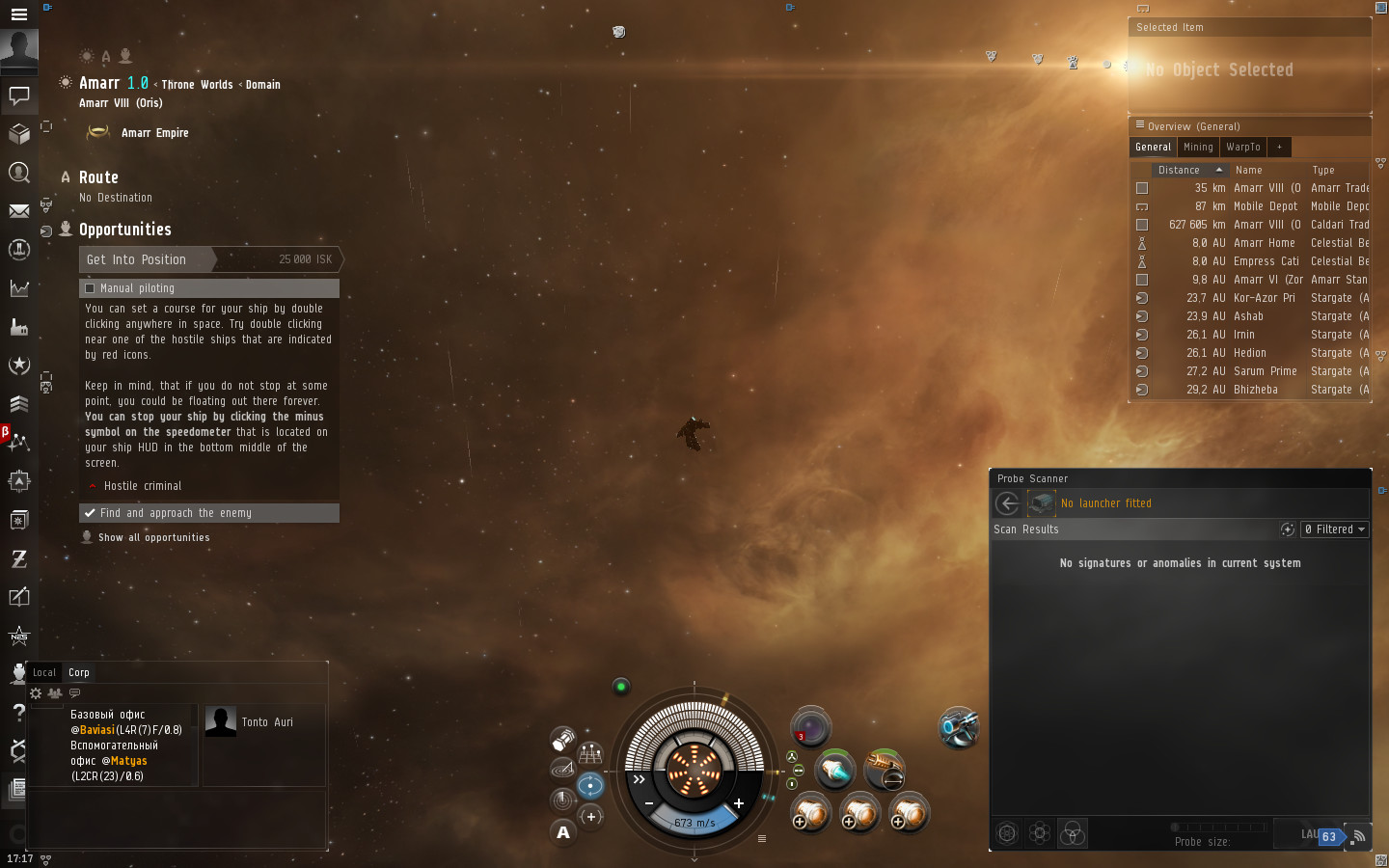Viewport: 1389px width, 868px height.
Task: Open the Local chat tab
Action: pos(44,673)
